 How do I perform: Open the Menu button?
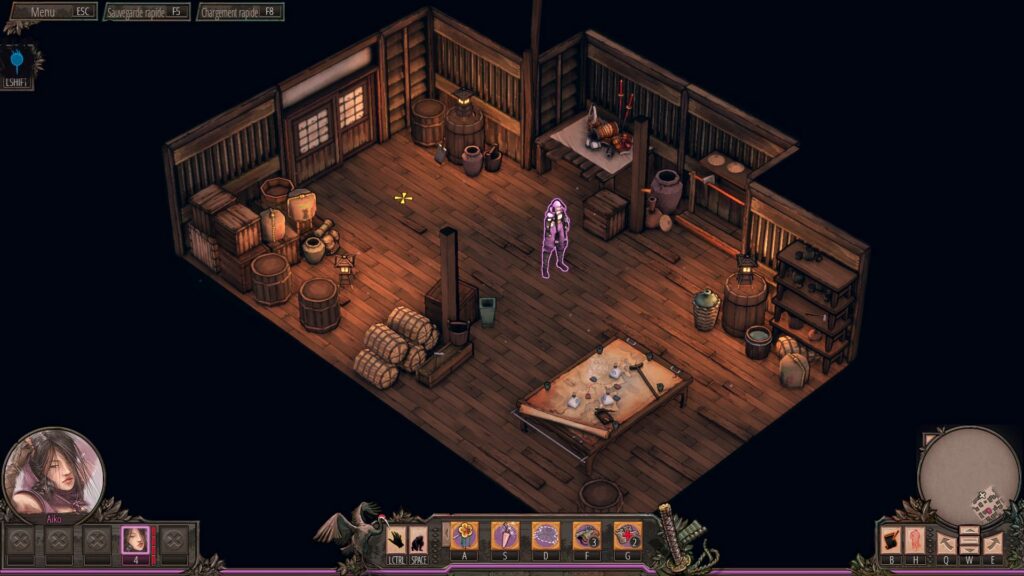point(52,12)
